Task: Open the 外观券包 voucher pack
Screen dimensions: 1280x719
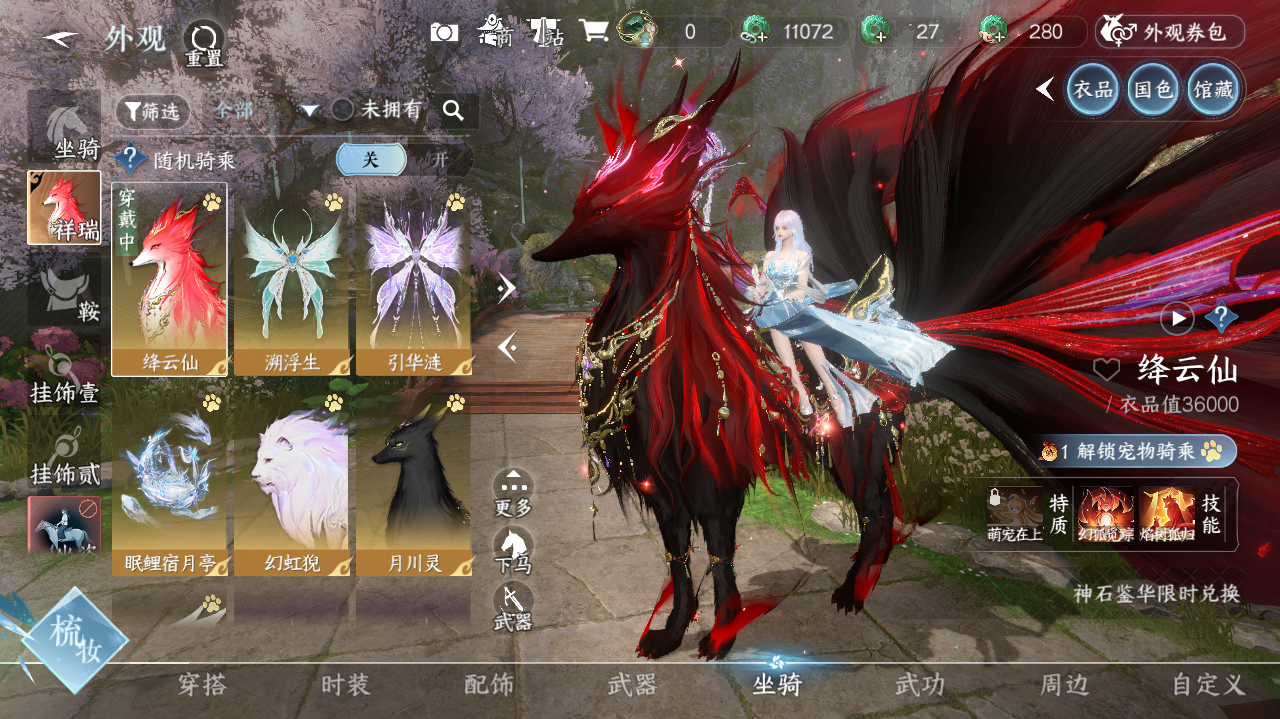Action: (x=1170, y=32)
